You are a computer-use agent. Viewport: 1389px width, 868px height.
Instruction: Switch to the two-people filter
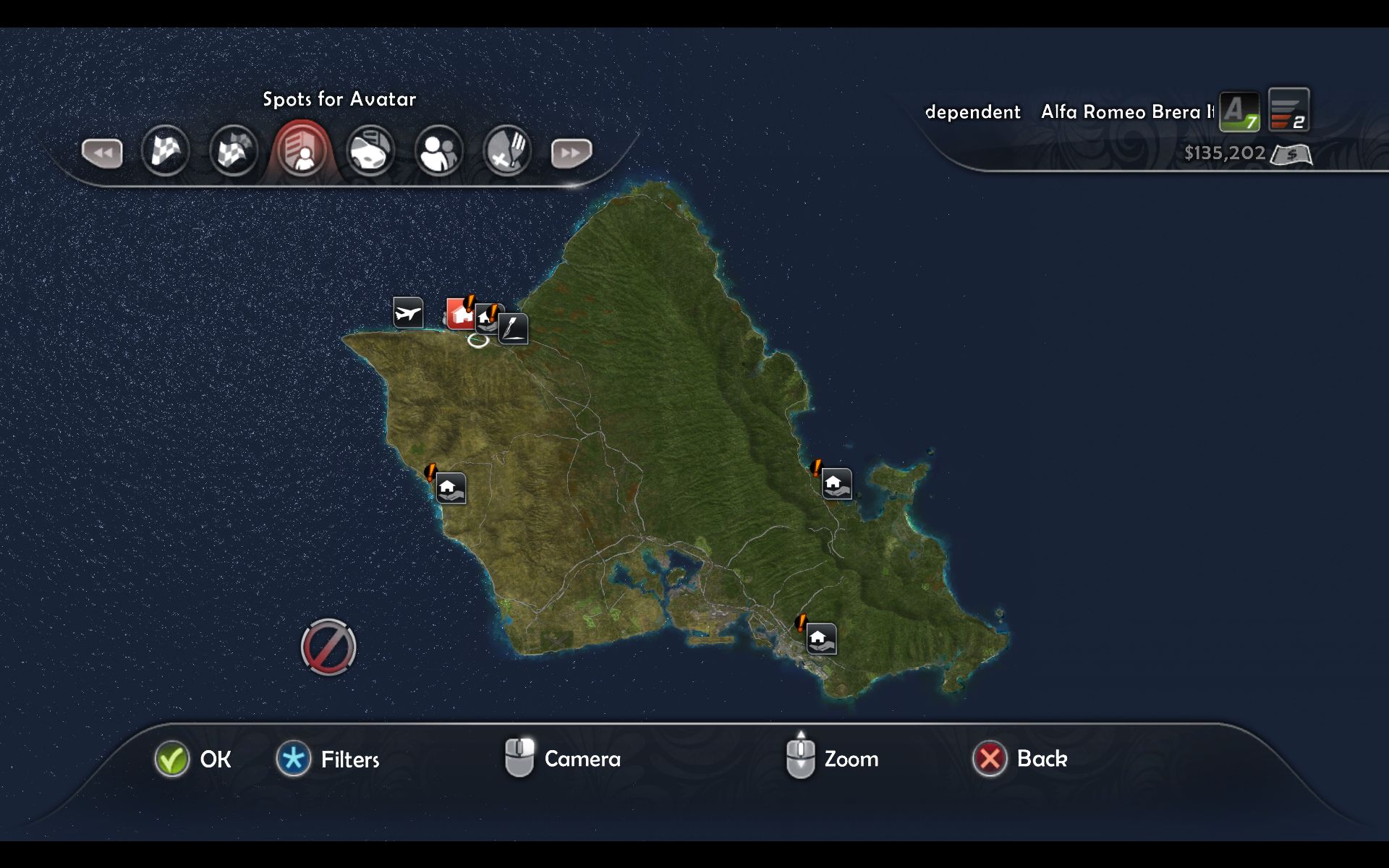pos(438,151)
